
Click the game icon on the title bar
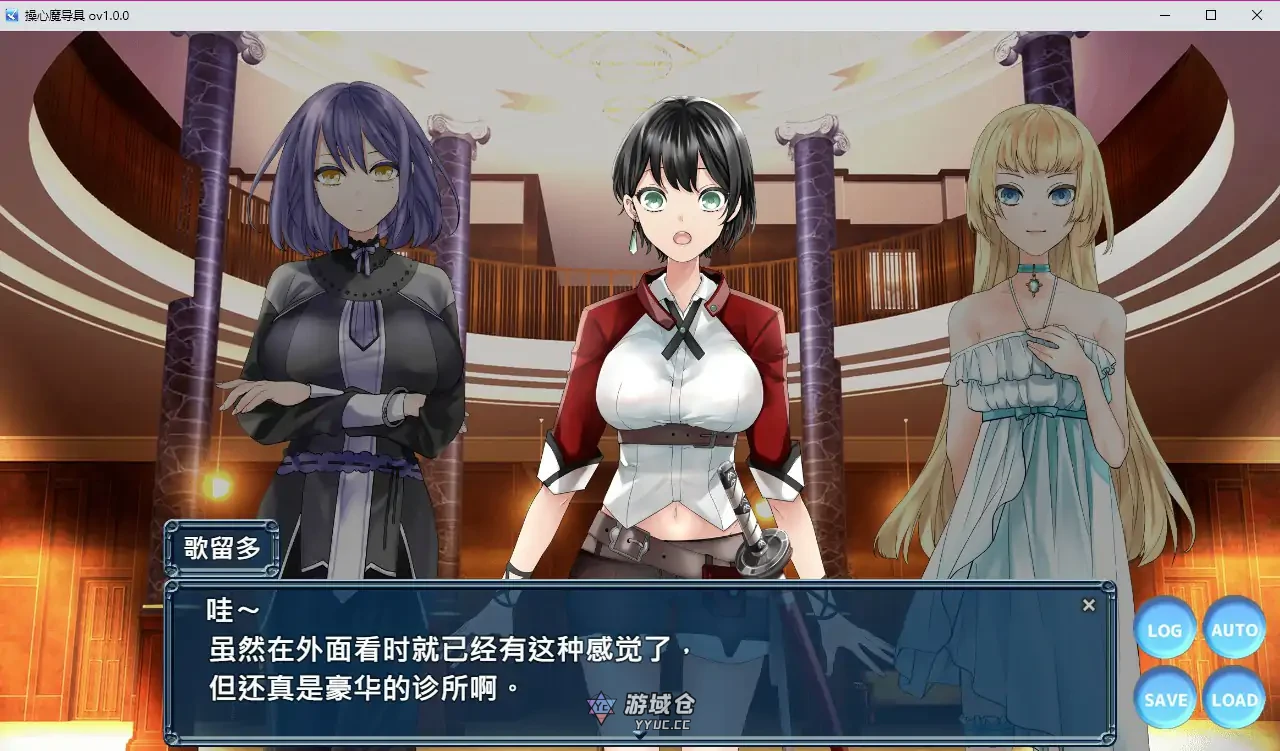click(x=11, y=15)
